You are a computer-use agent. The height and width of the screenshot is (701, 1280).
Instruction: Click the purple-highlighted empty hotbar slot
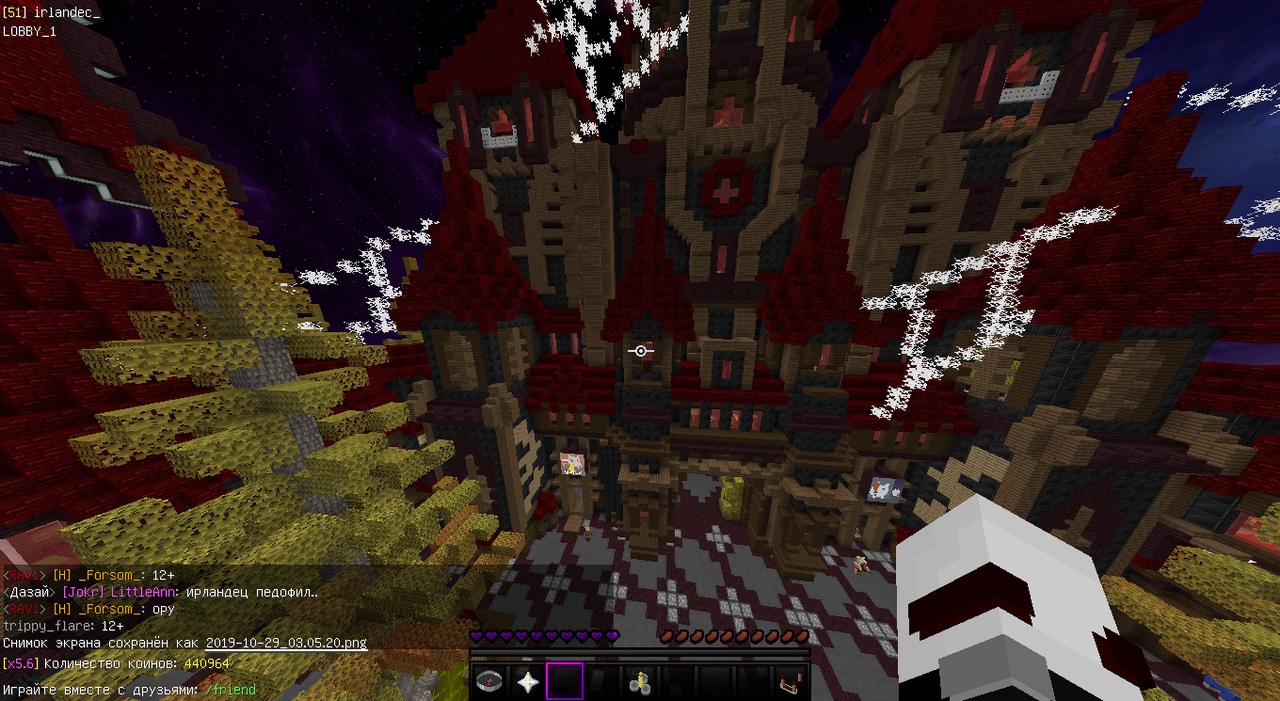pyautogui.click(x=564, y=682)
